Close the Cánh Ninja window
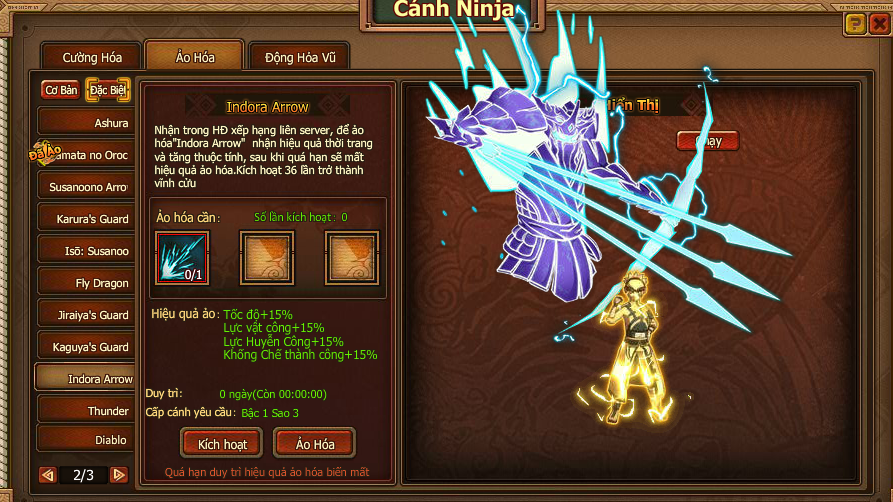Viewport: 893px width, 502px height. click(x=877, y=25)
